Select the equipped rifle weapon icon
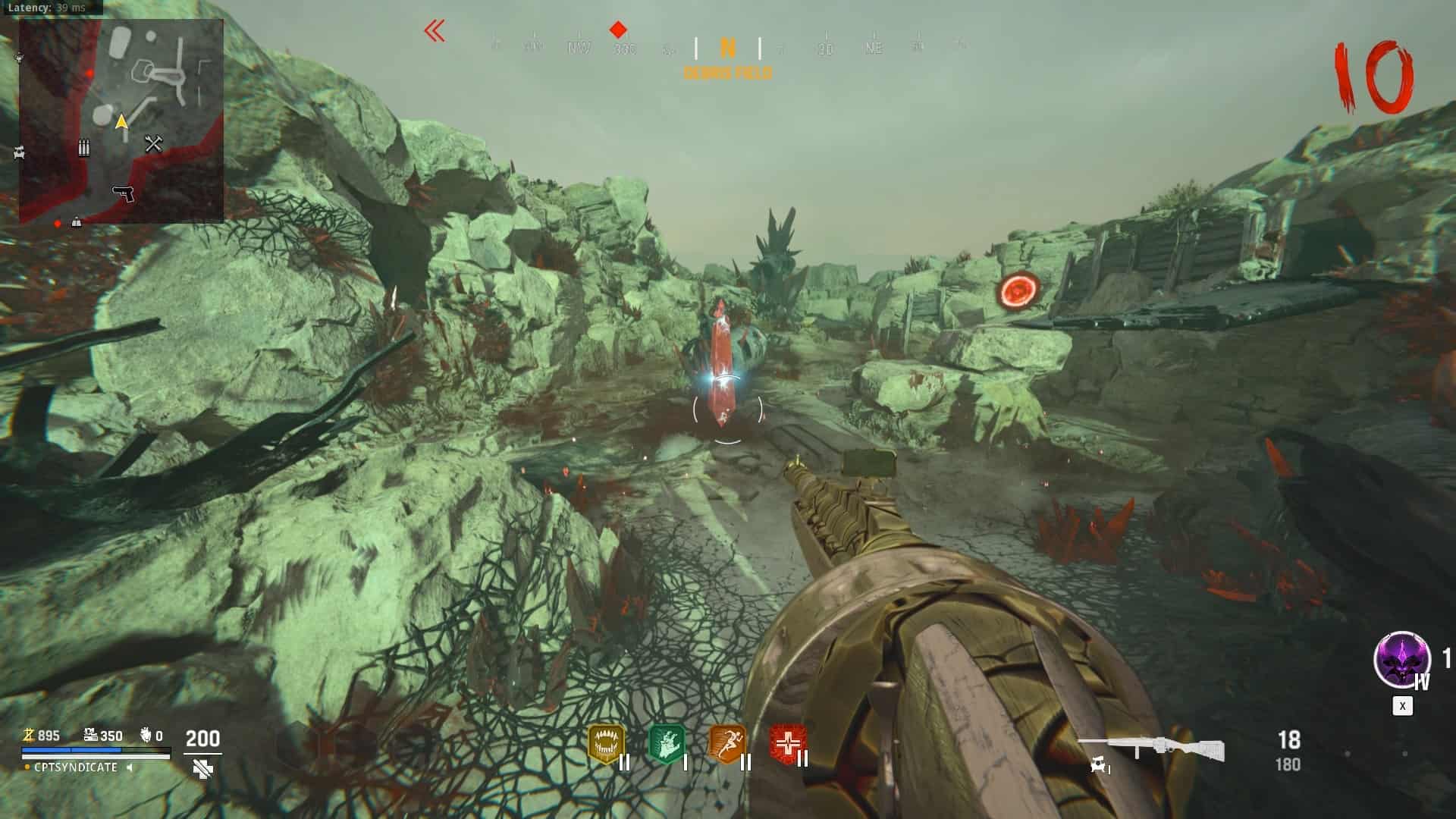The width and height of the screenshot is (1456, 819). (x=1150, y=748)
